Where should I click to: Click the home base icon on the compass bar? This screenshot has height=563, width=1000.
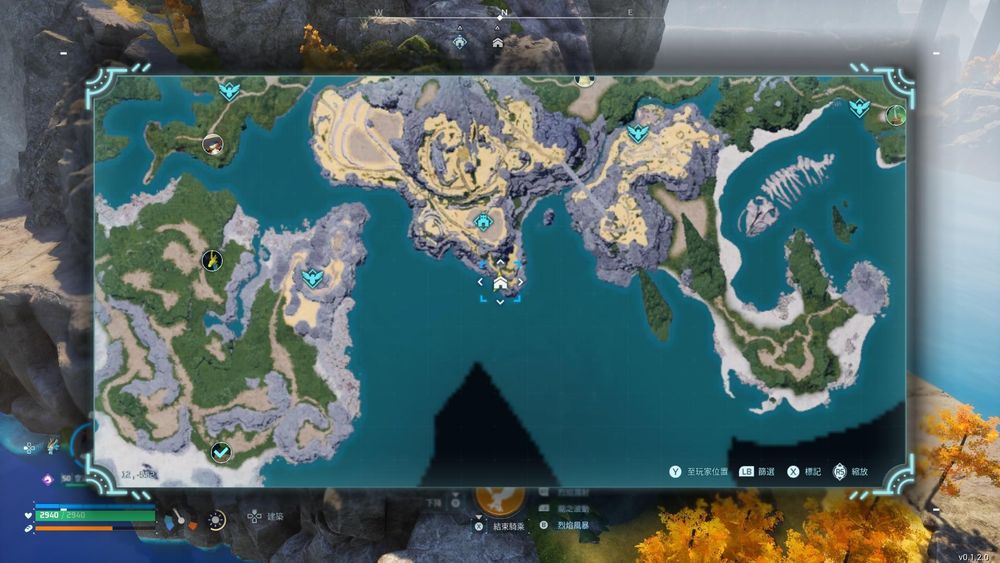(x=498, y=42)
